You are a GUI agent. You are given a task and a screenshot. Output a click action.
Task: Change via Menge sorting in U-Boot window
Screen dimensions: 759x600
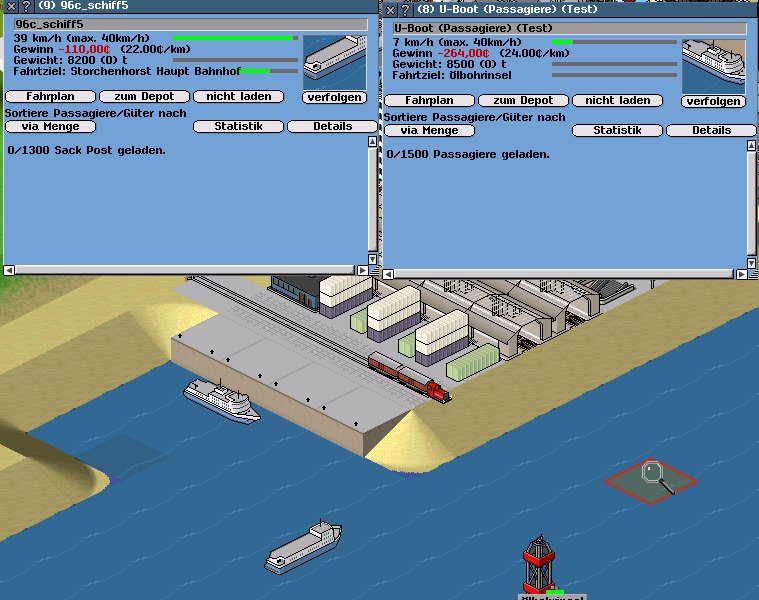[429, 131]
